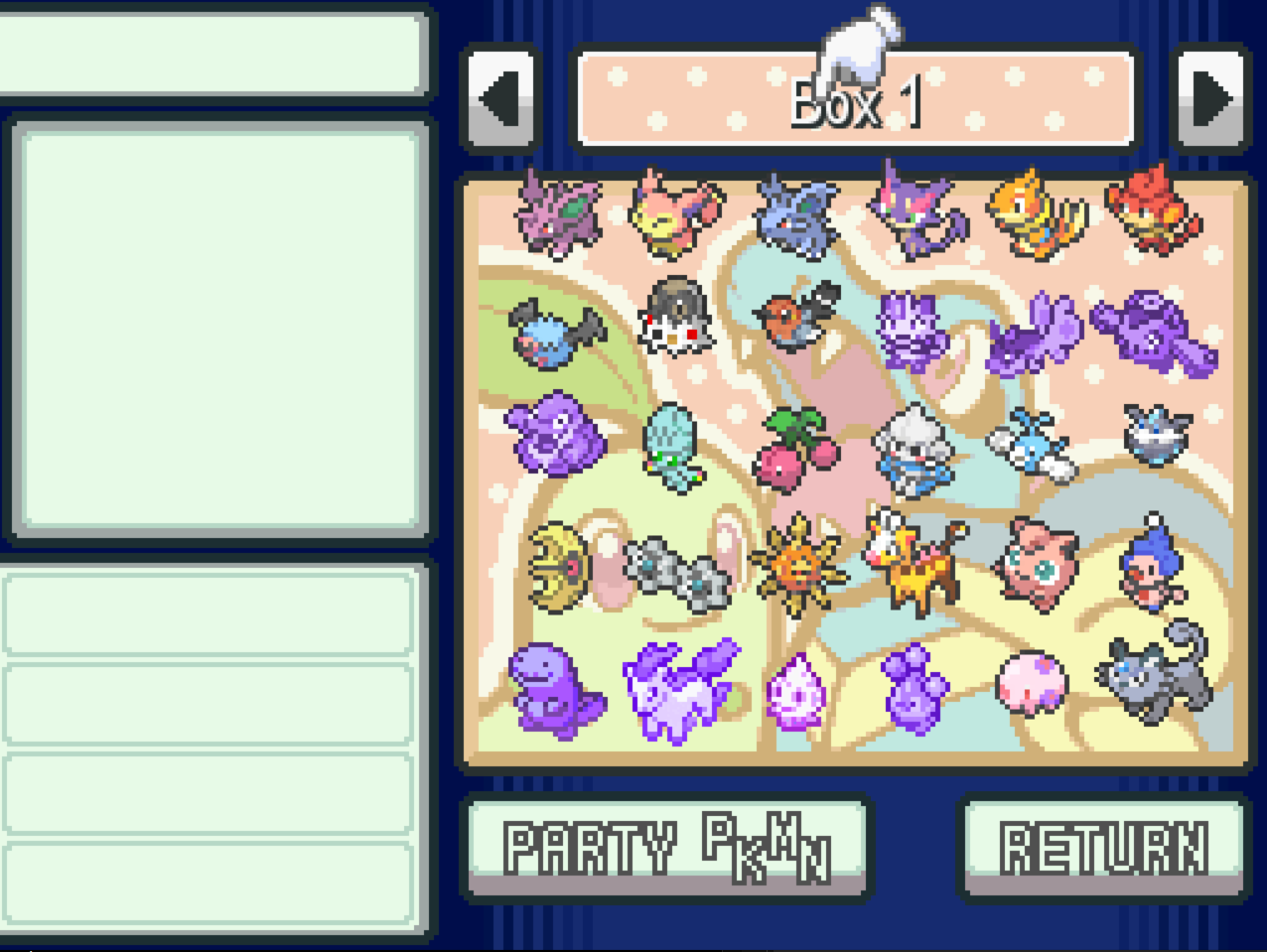1267x952 pixels.
Task: Pick the sun-shaped Solrock
Action: pyautogui.click(x=797, y=566)
